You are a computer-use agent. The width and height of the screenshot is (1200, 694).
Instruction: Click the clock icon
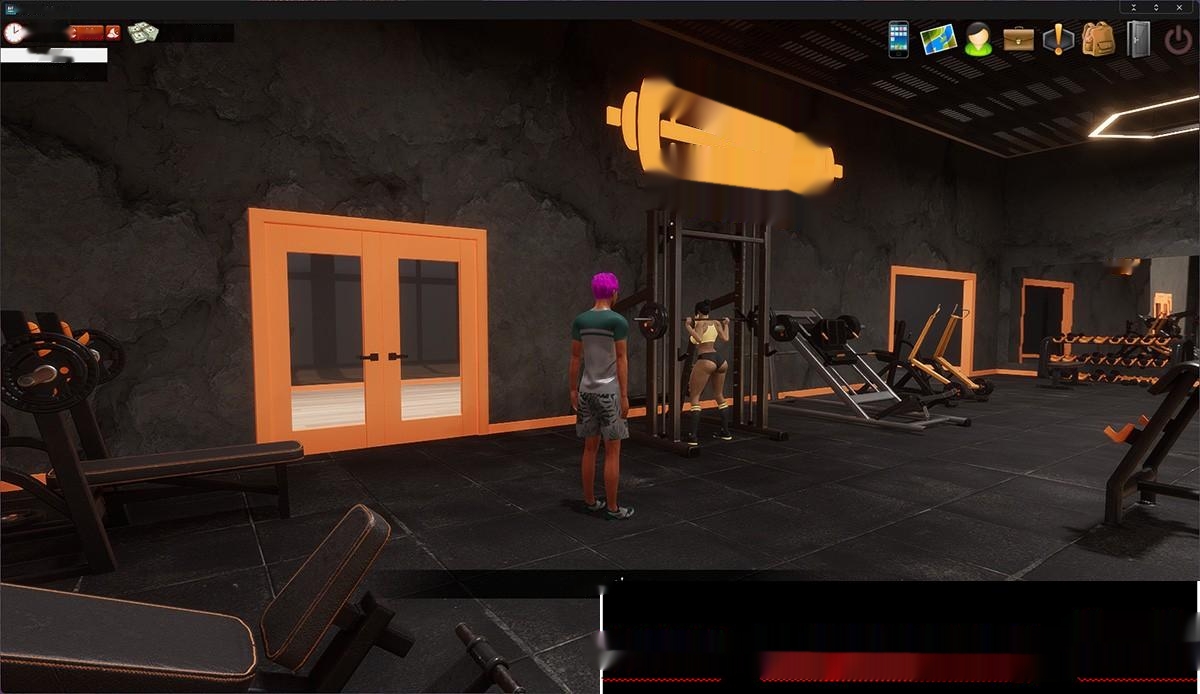coord(13,32)
